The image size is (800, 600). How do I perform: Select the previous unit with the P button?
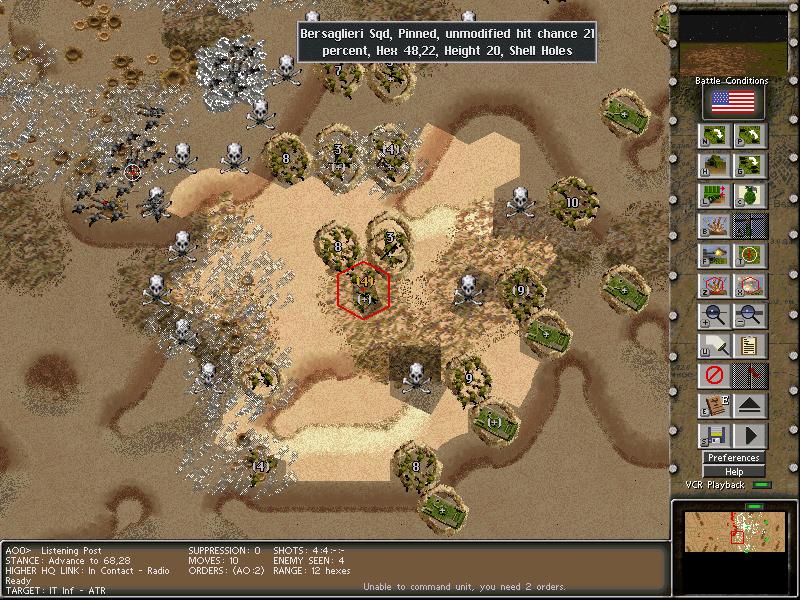coord(751,136)
